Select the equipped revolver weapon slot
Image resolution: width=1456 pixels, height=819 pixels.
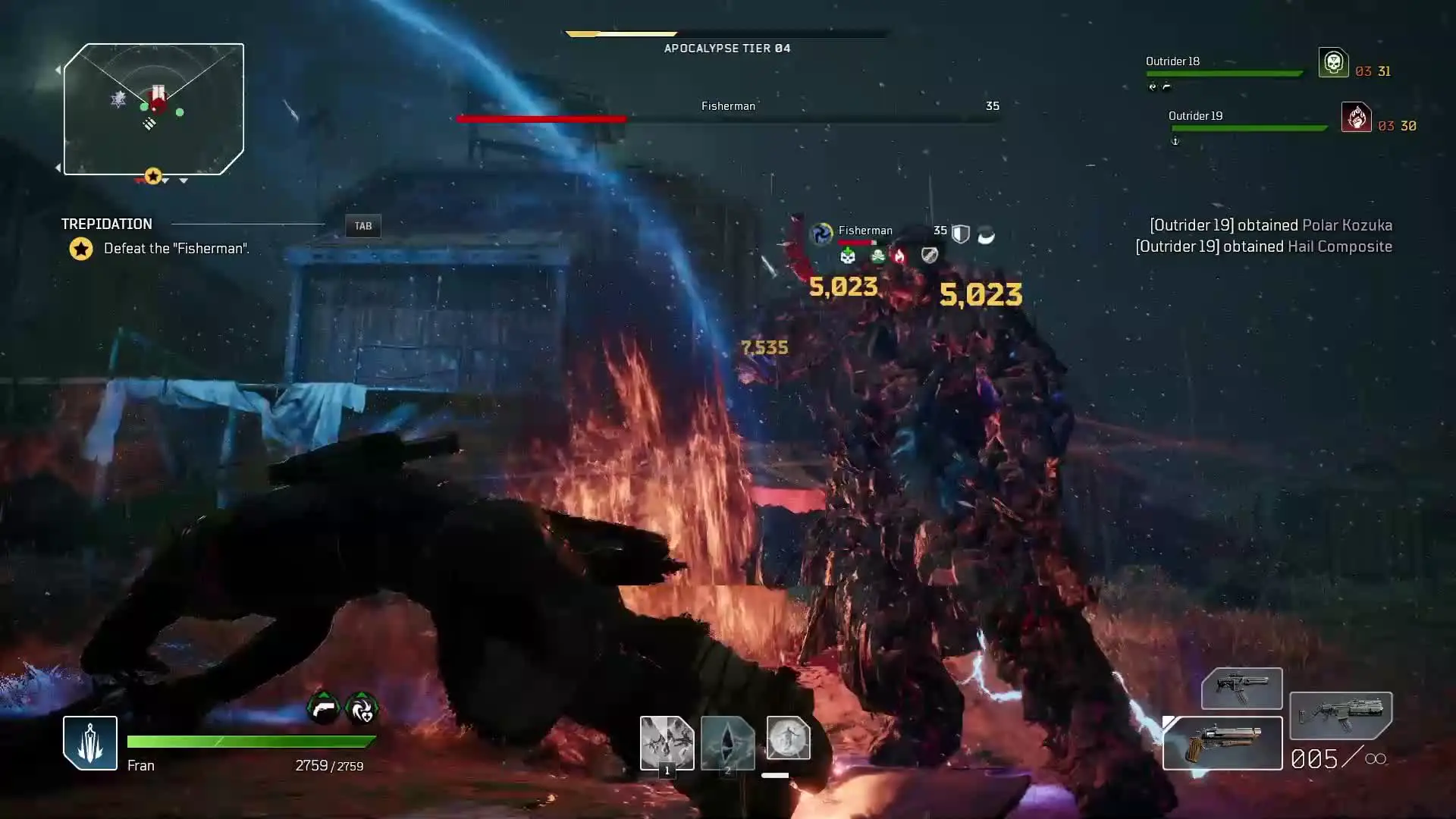pyautogui.click(x=1222, y=743)
